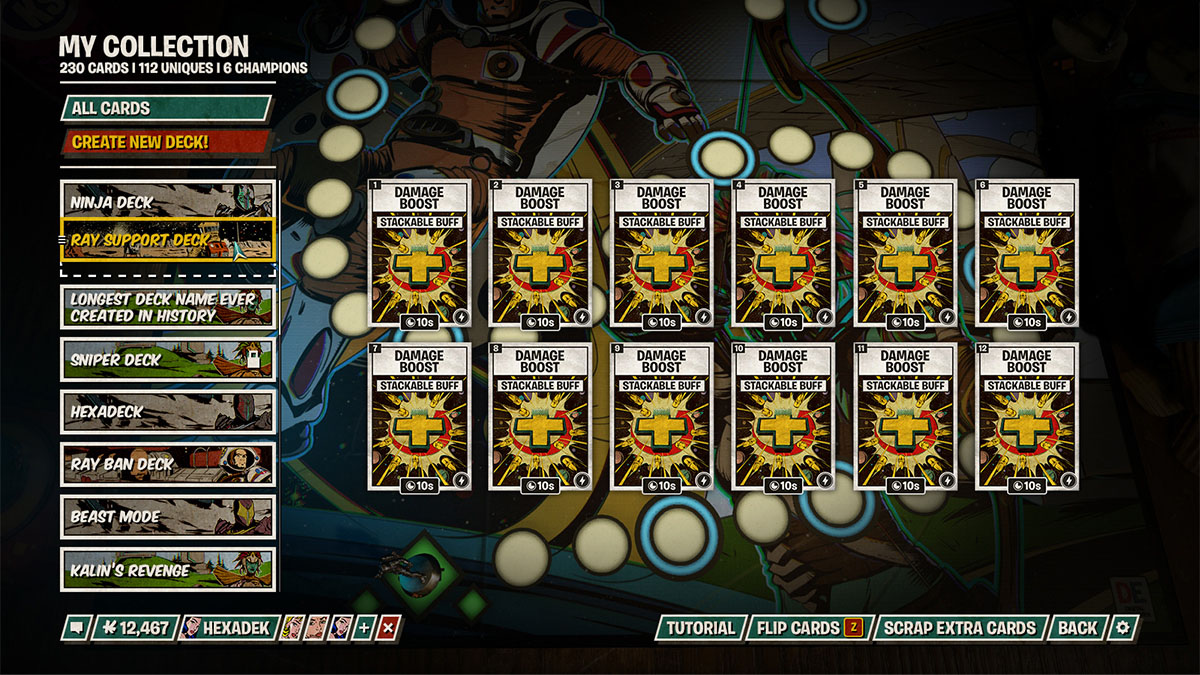Open settings via the gear icon

tap(1123, 628)
